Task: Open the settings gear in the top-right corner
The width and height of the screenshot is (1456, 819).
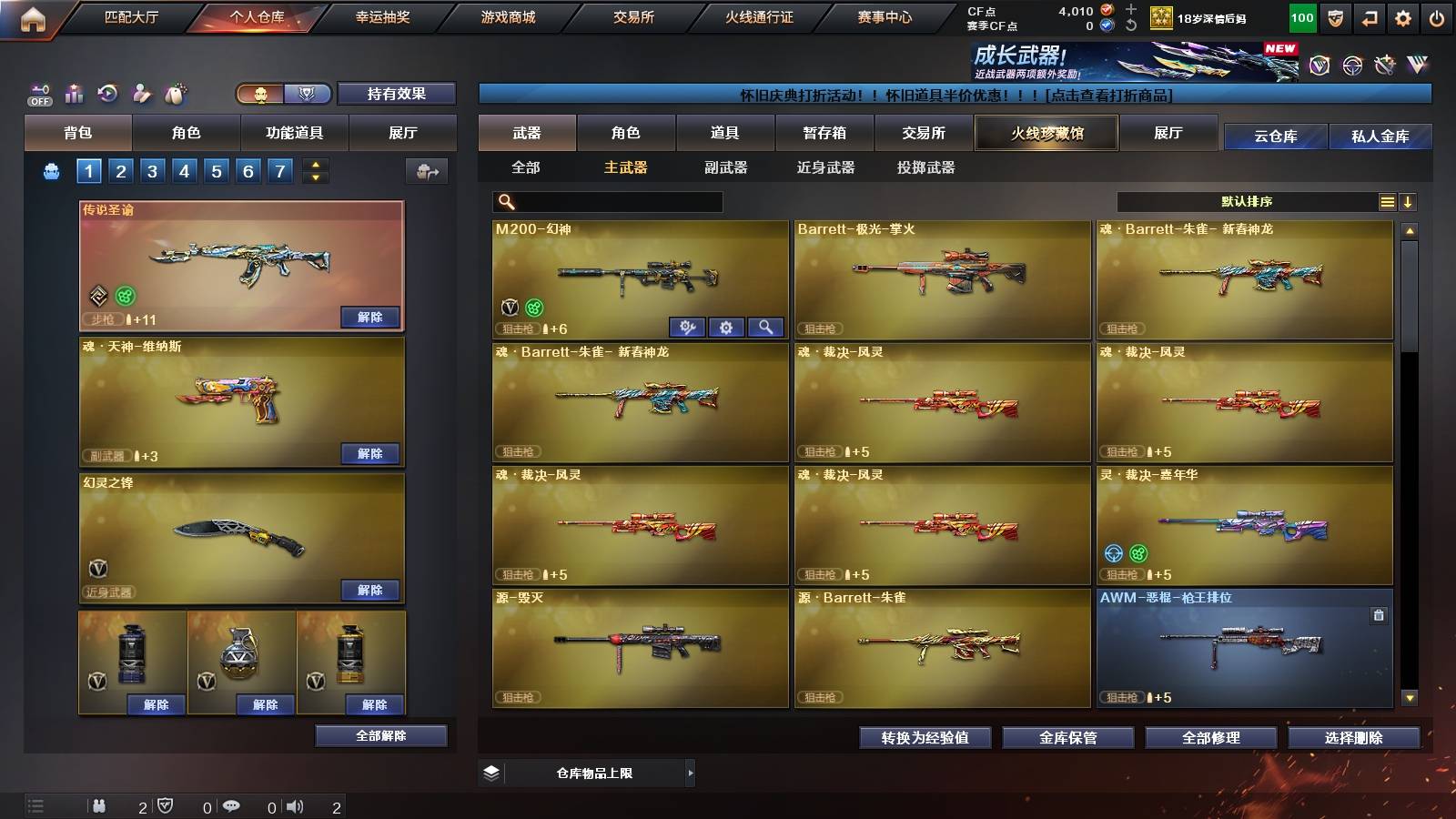Action: click(1402, 16)
